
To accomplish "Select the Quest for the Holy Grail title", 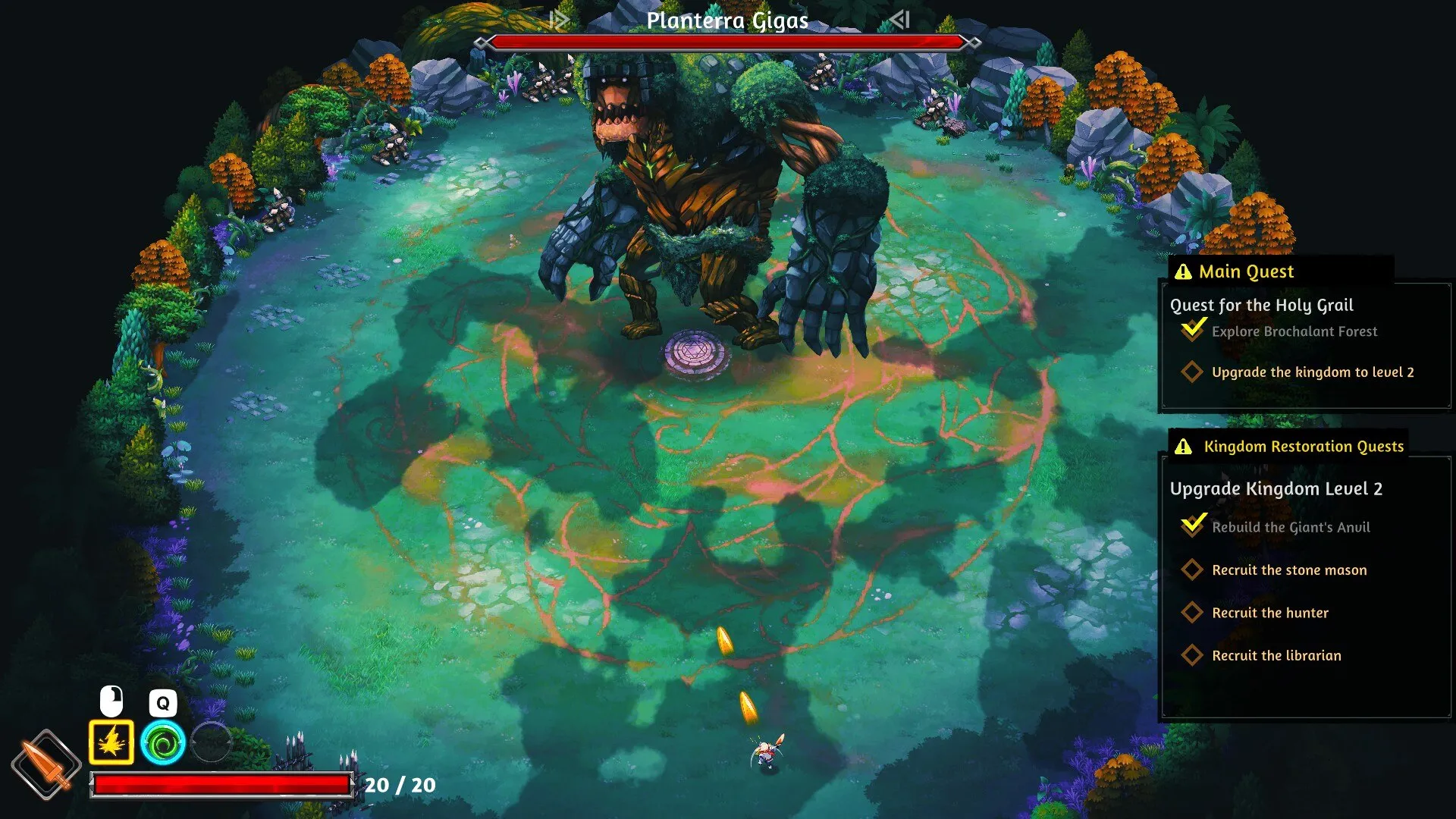I will 1261,305.
